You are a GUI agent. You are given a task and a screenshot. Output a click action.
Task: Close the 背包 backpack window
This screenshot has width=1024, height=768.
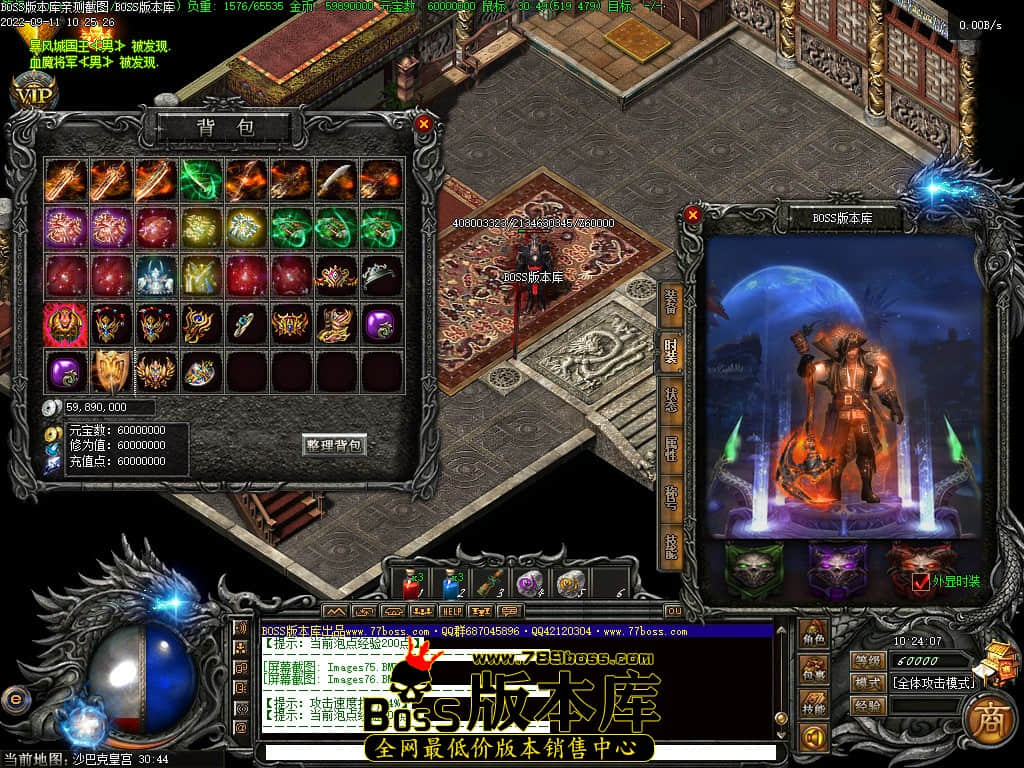tap(424, 124)
